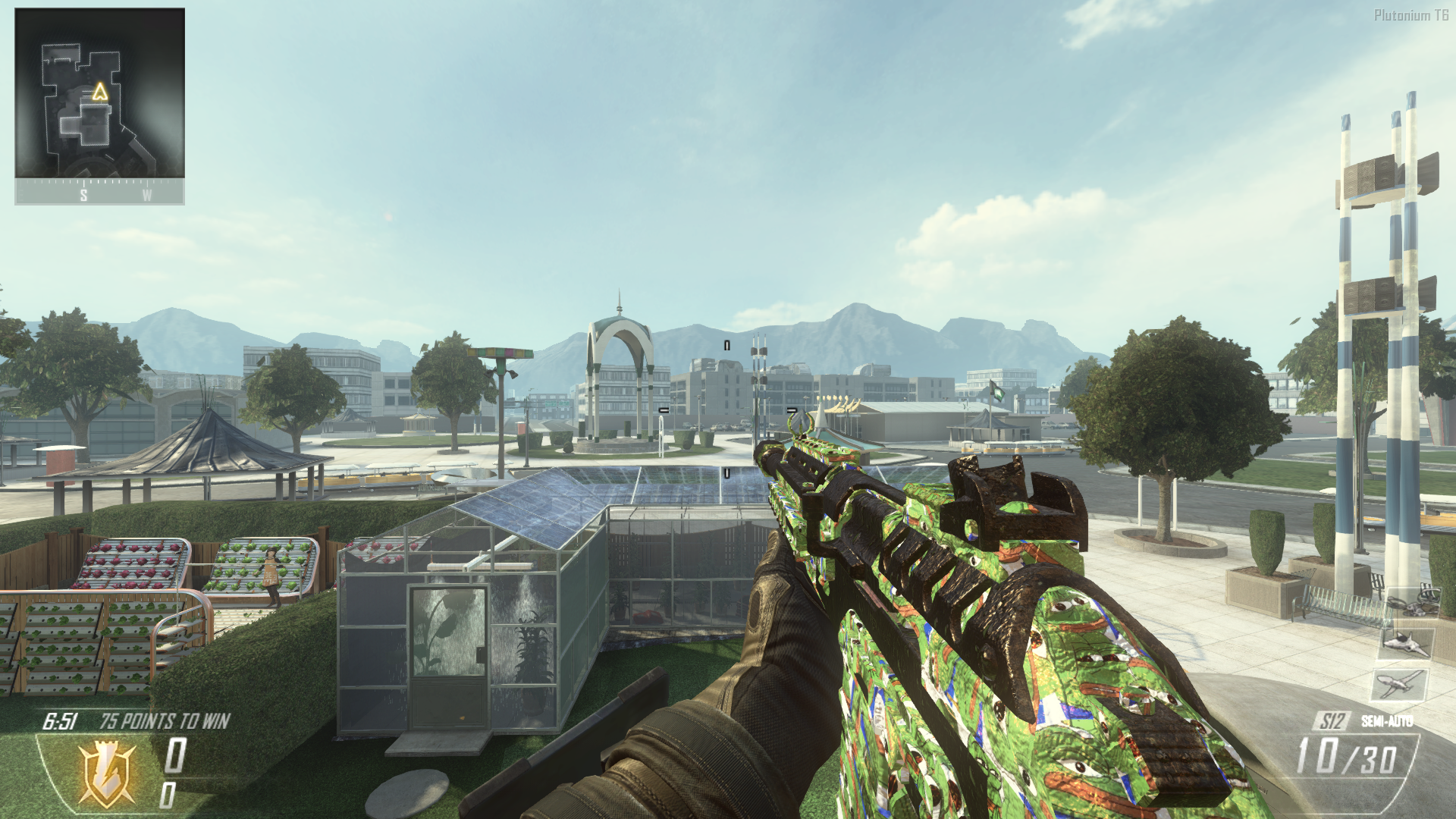Activate the fighter jet scorestreak icon
This screenshot has height=819, width=1456.
pos(1405,644)
